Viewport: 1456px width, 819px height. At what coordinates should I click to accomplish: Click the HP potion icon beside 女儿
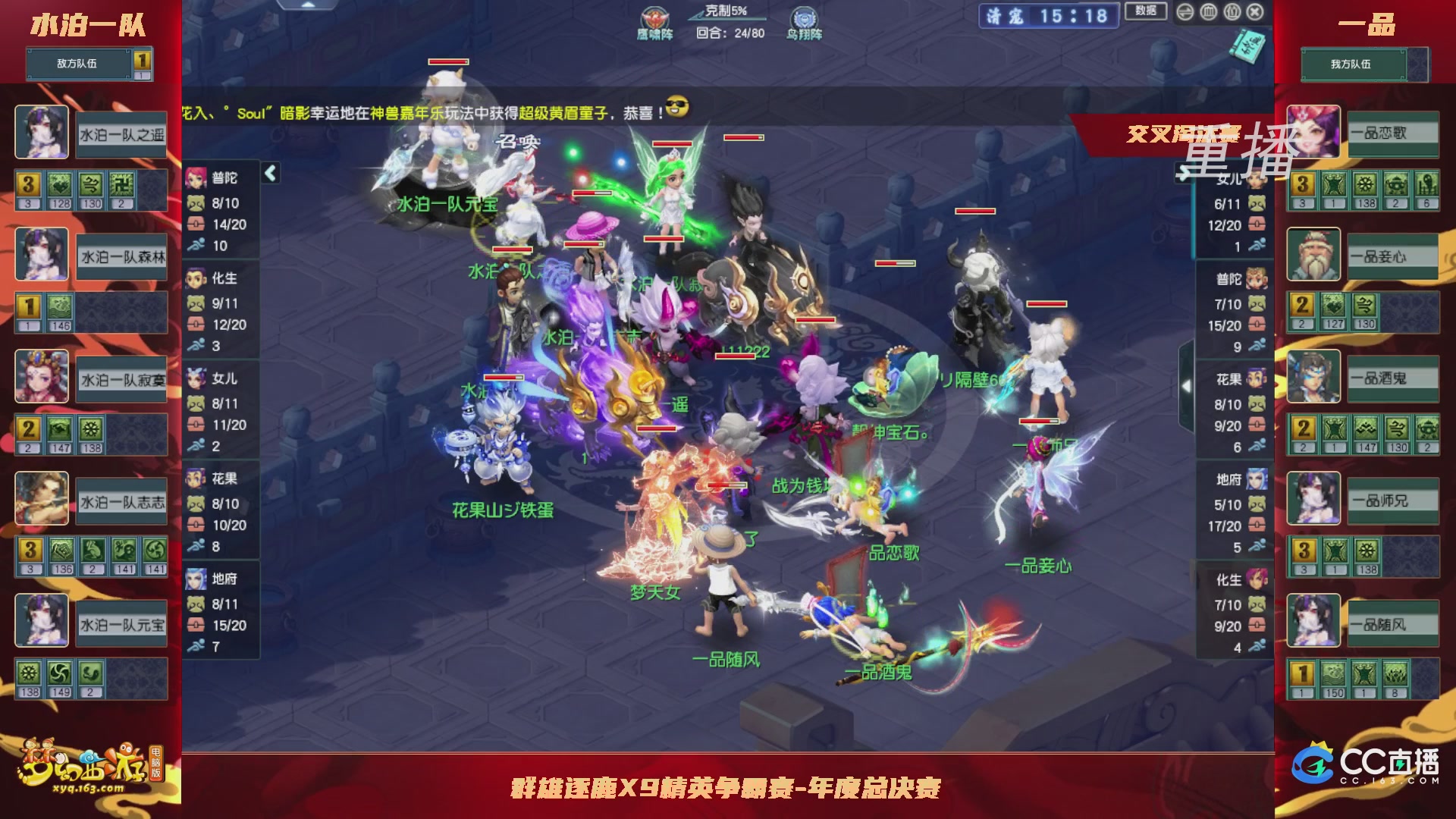(x=196, y=423)
